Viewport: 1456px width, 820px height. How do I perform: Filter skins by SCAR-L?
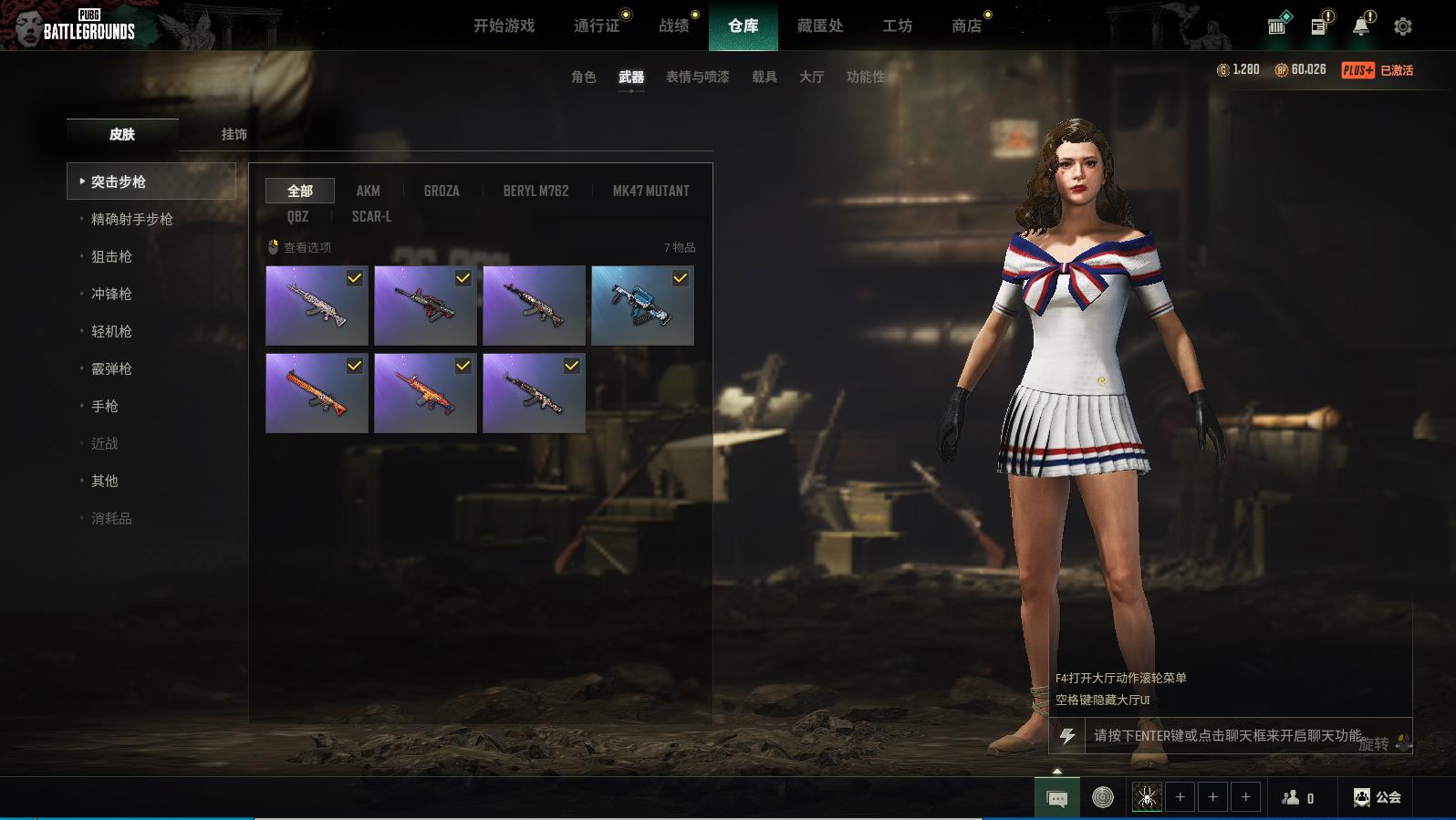[371, 216]
